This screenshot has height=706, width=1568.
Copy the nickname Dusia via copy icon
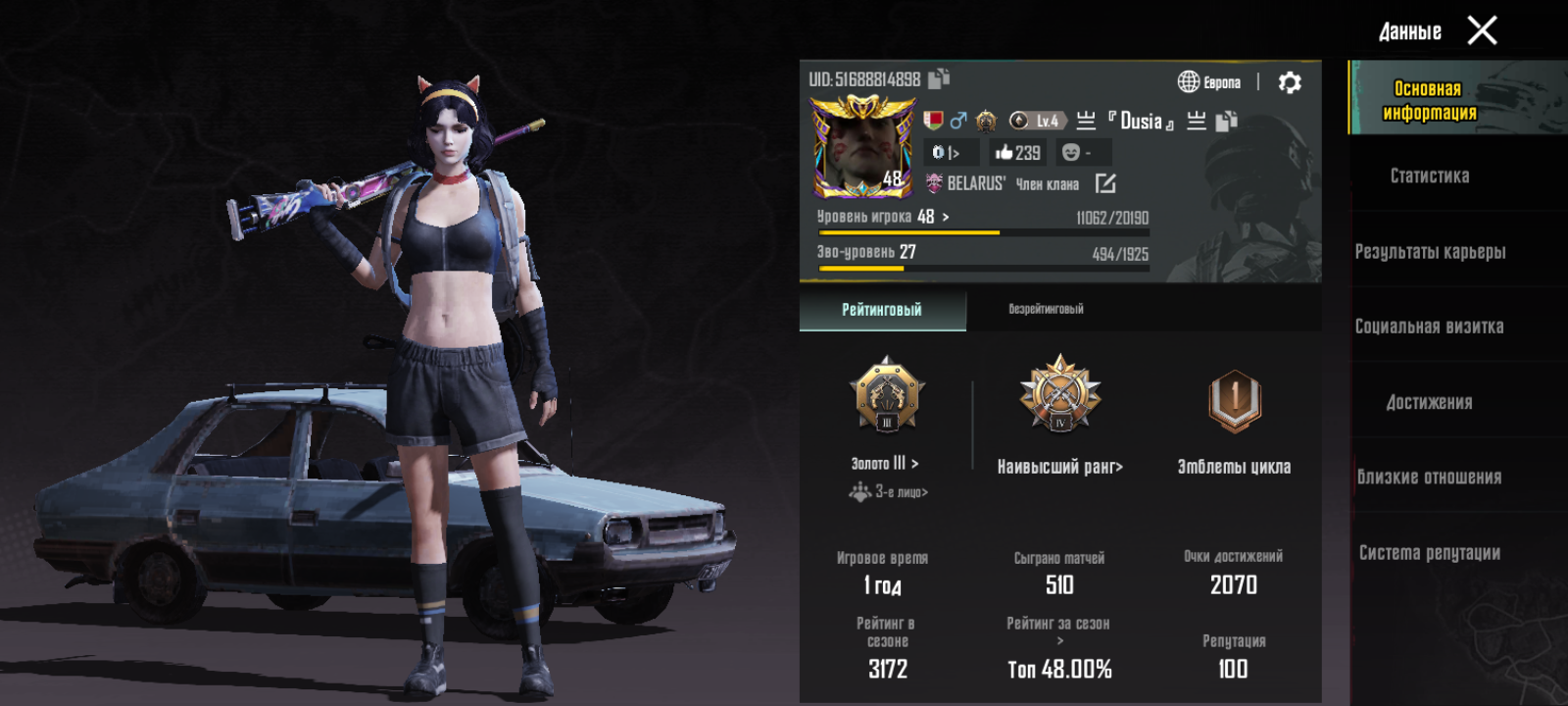[1226, 122]
